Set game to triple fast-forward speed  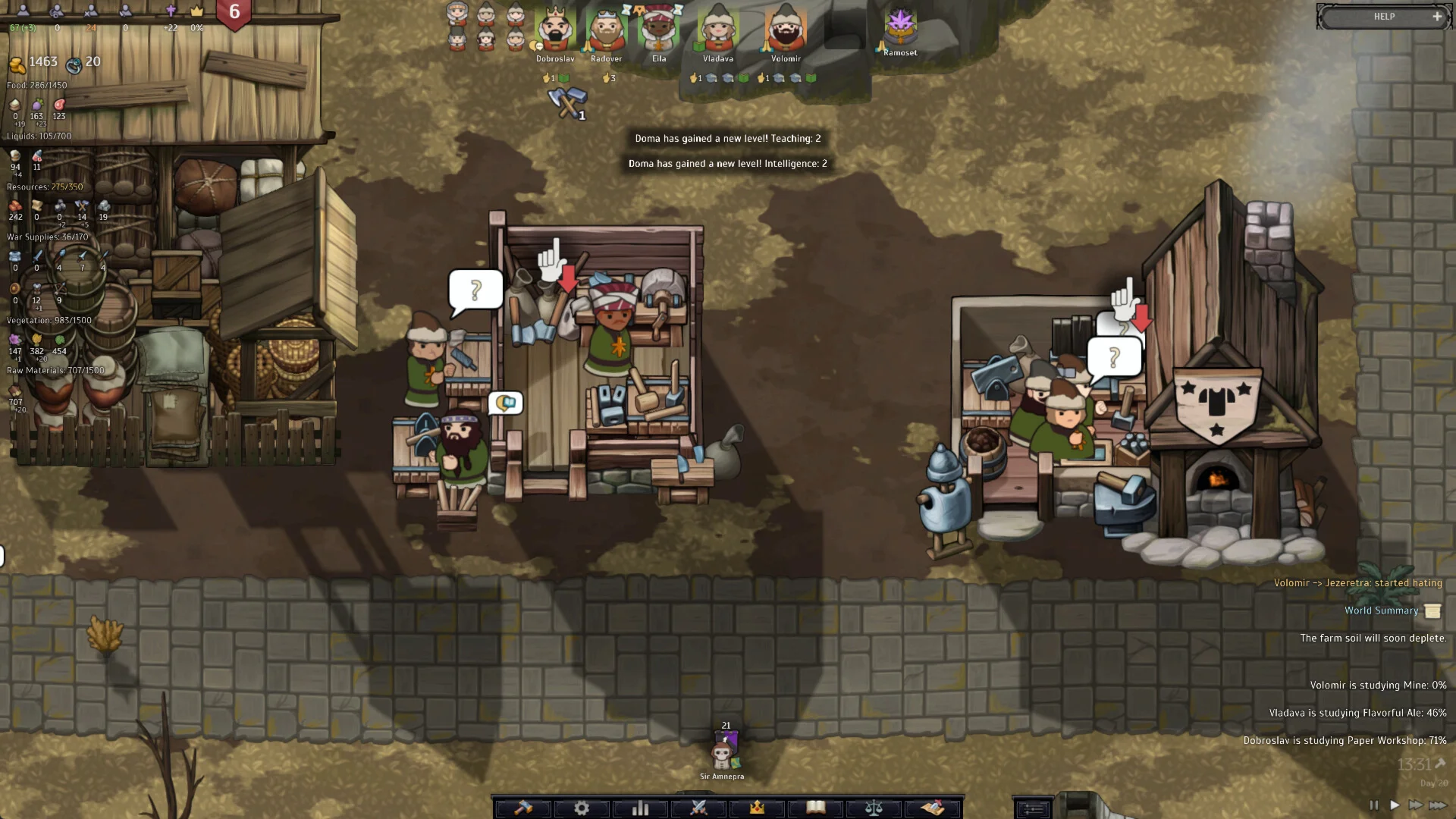(x=1438, y=805)
